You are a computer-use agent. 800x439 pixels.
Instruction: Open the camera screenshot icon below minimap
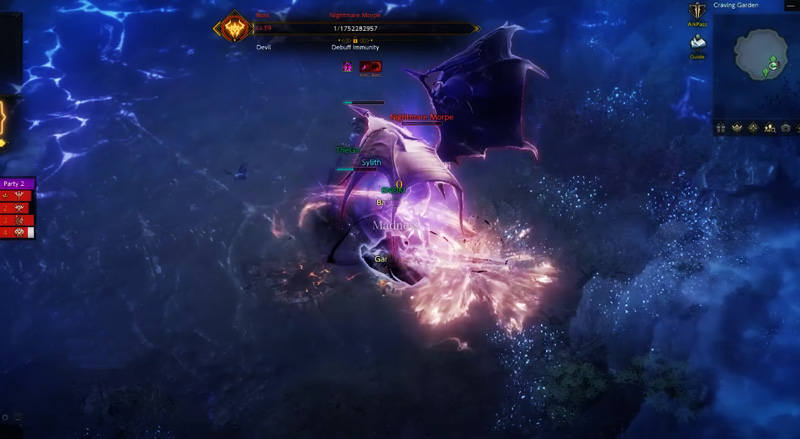pyautogui.click(x=786, y=128)
